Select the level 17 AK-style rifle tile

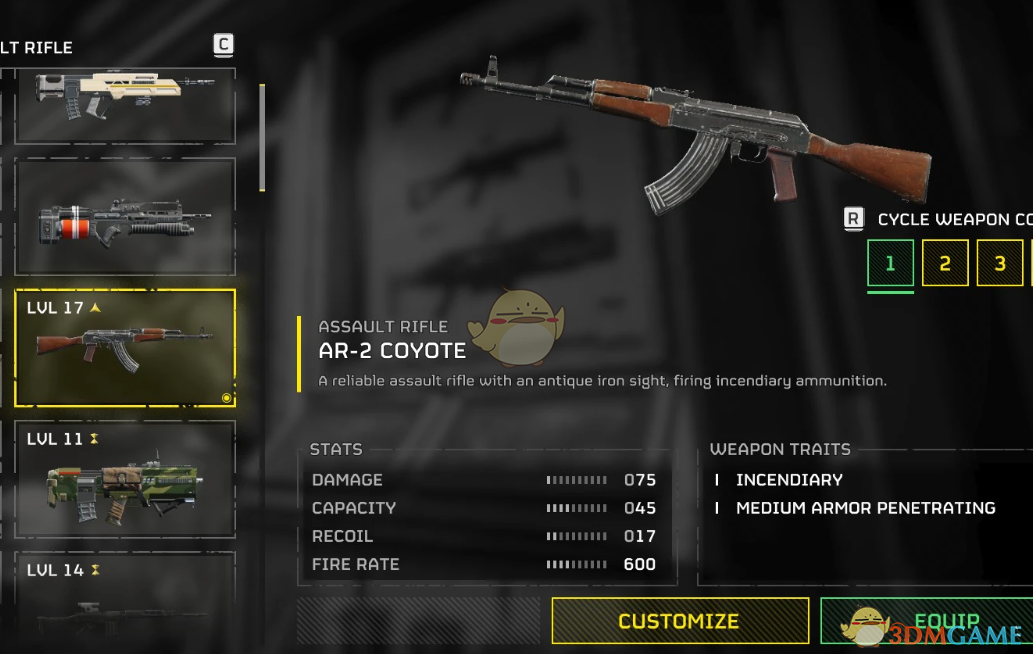[x=125, y=348]
